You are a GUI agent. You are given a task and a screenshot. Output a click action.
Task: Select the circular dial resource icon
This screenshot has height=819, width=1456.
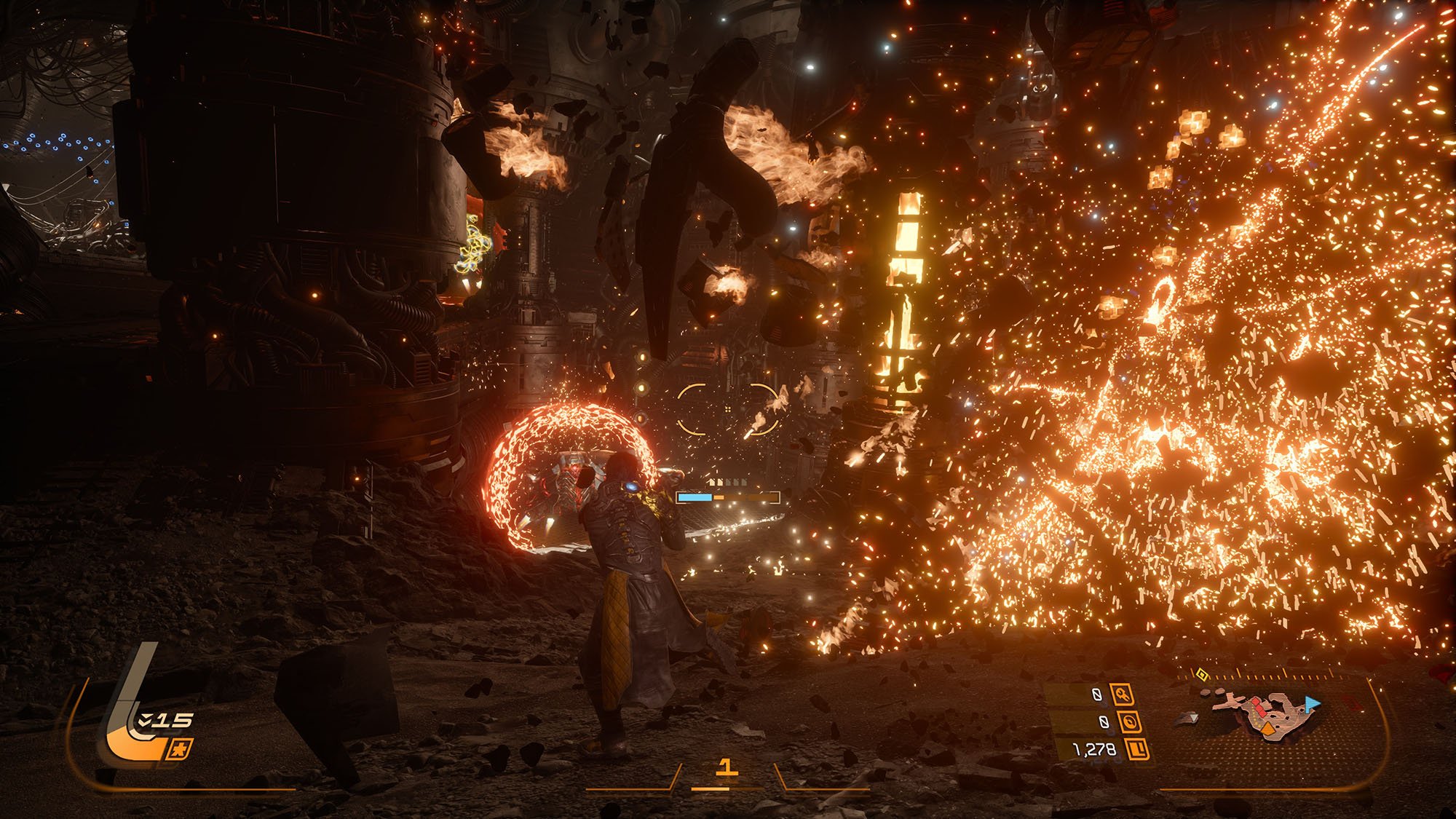[1129, 721]
